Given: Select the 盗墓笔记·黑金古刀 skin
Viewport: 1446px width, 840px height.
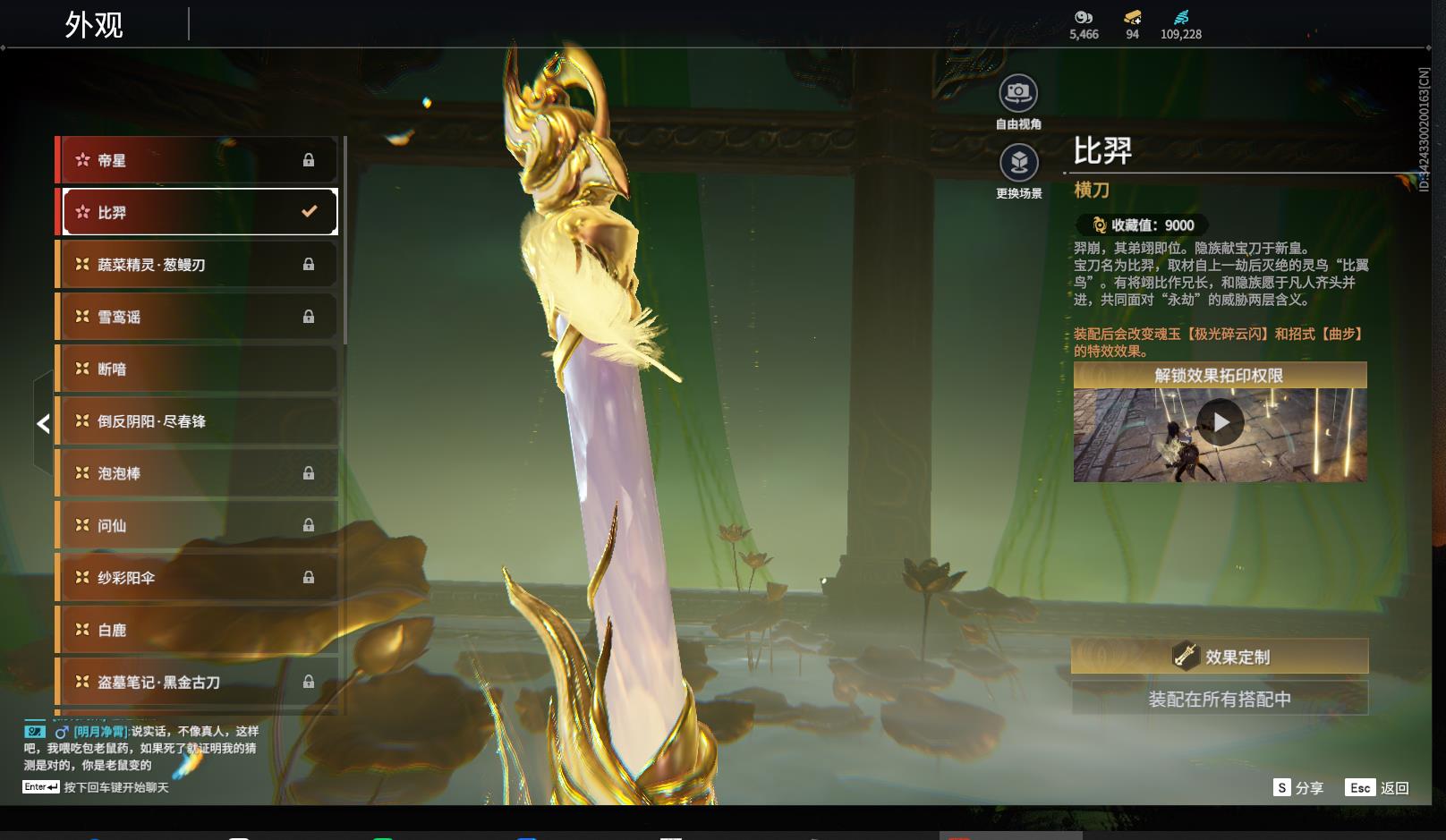Looking at the screenshot, I should pyautogui.click(x=197, y=682).
